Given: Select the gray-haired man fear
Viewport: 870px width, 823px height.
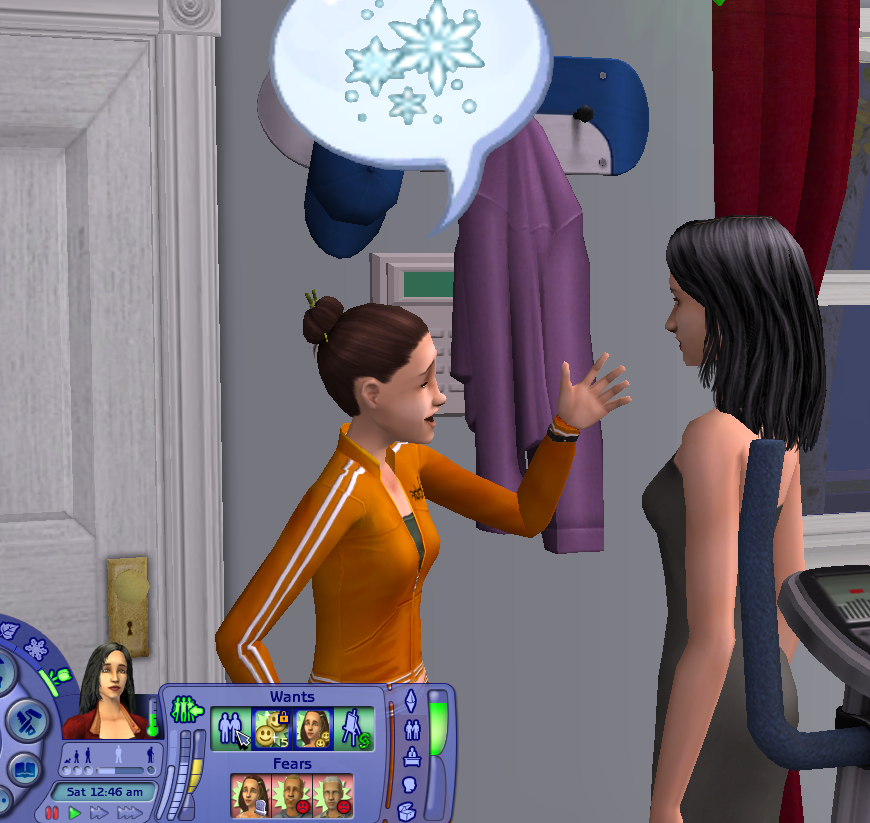Looking at the screenshot, I should tap(332, 797).
